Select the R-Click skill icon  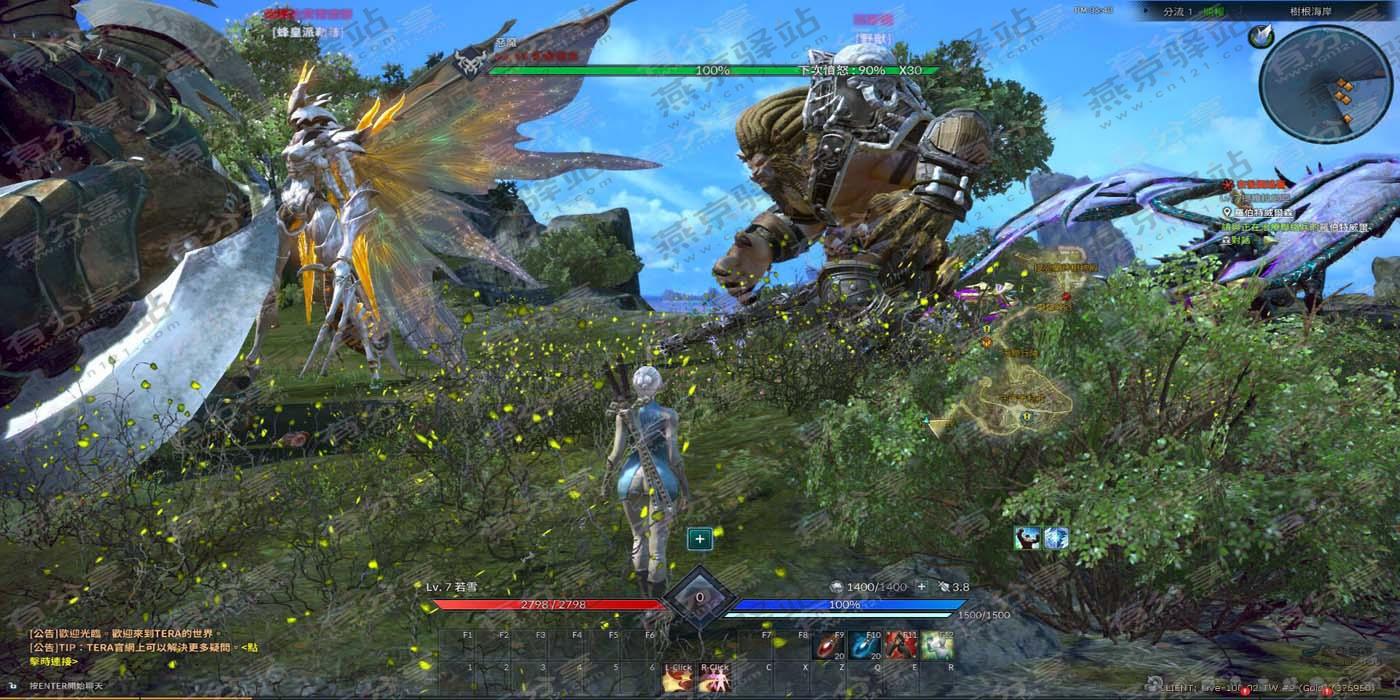point(715,680)
